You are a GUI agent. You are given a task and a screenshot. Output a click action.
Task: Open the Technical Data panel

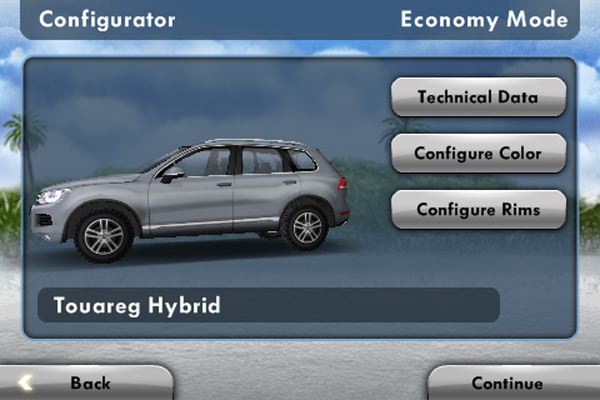(x=478, y=98)
